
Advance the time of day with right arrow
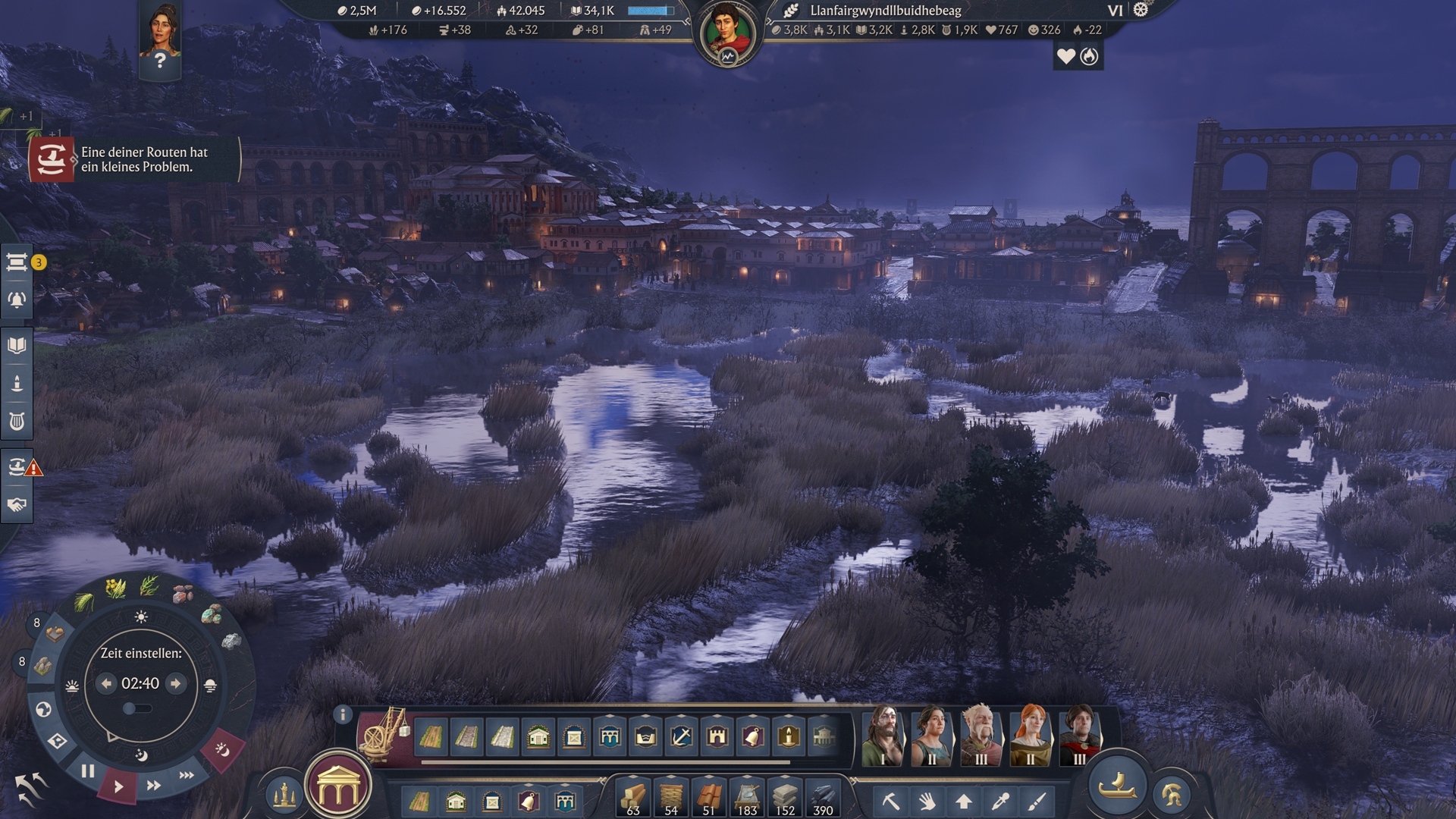tap(176, 683)
